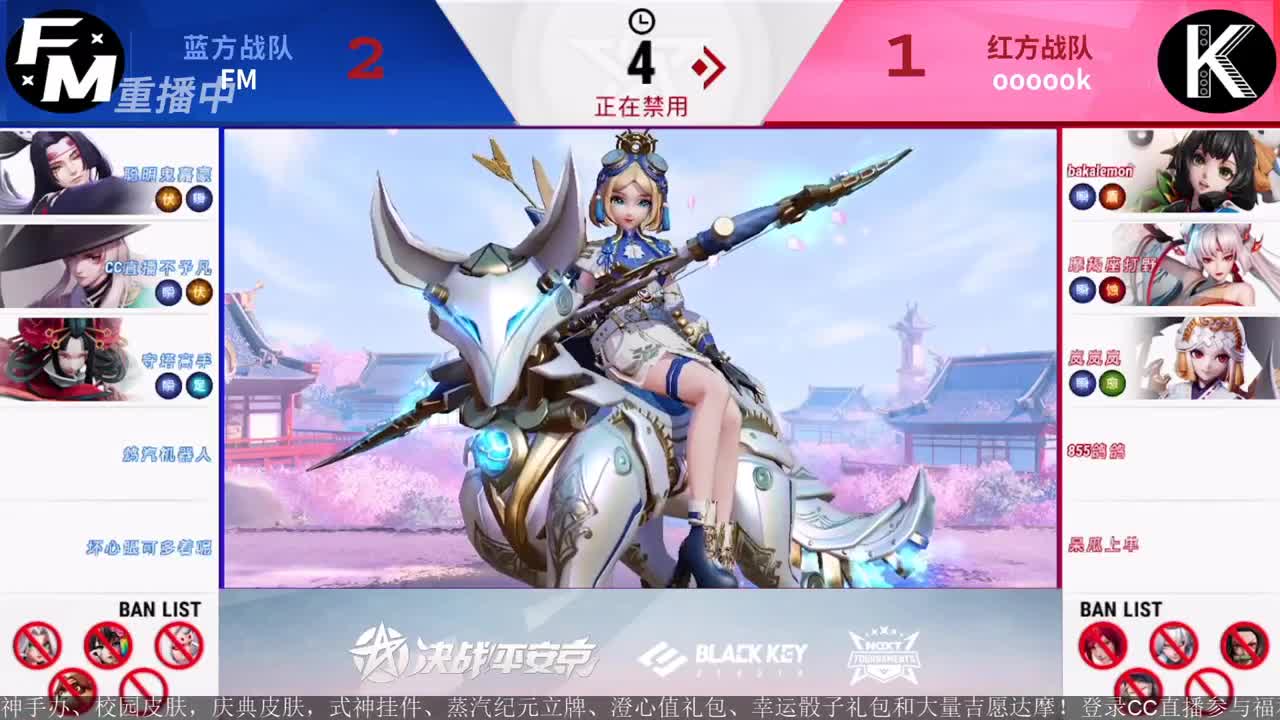This screenshot has height=720, width=1280.
Task: Select the 瞬 spell badge under bakalemon
Action: pos(1083,196)
